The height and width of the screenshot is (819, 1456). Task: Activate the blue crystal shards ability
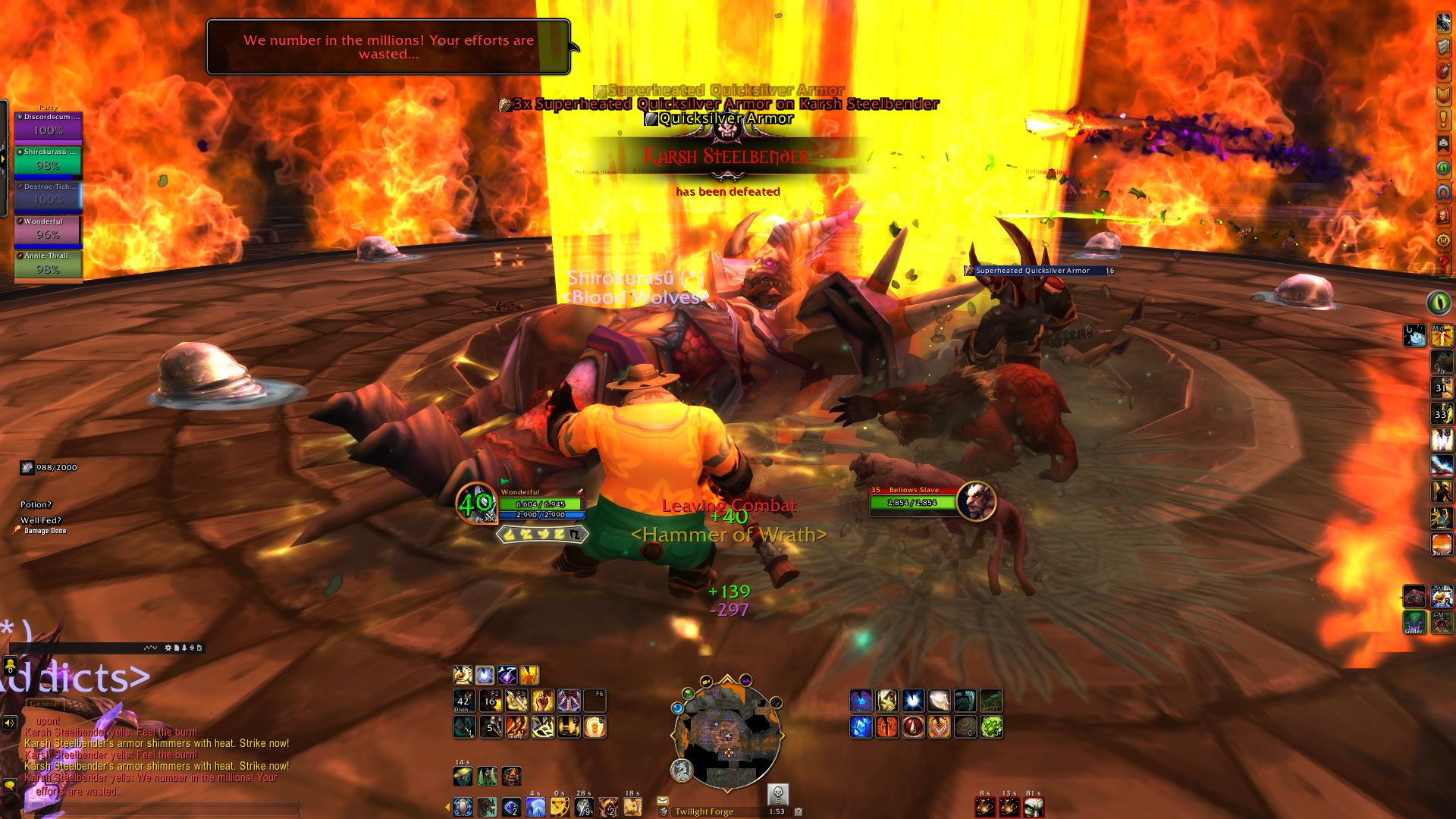pos(861,727)
